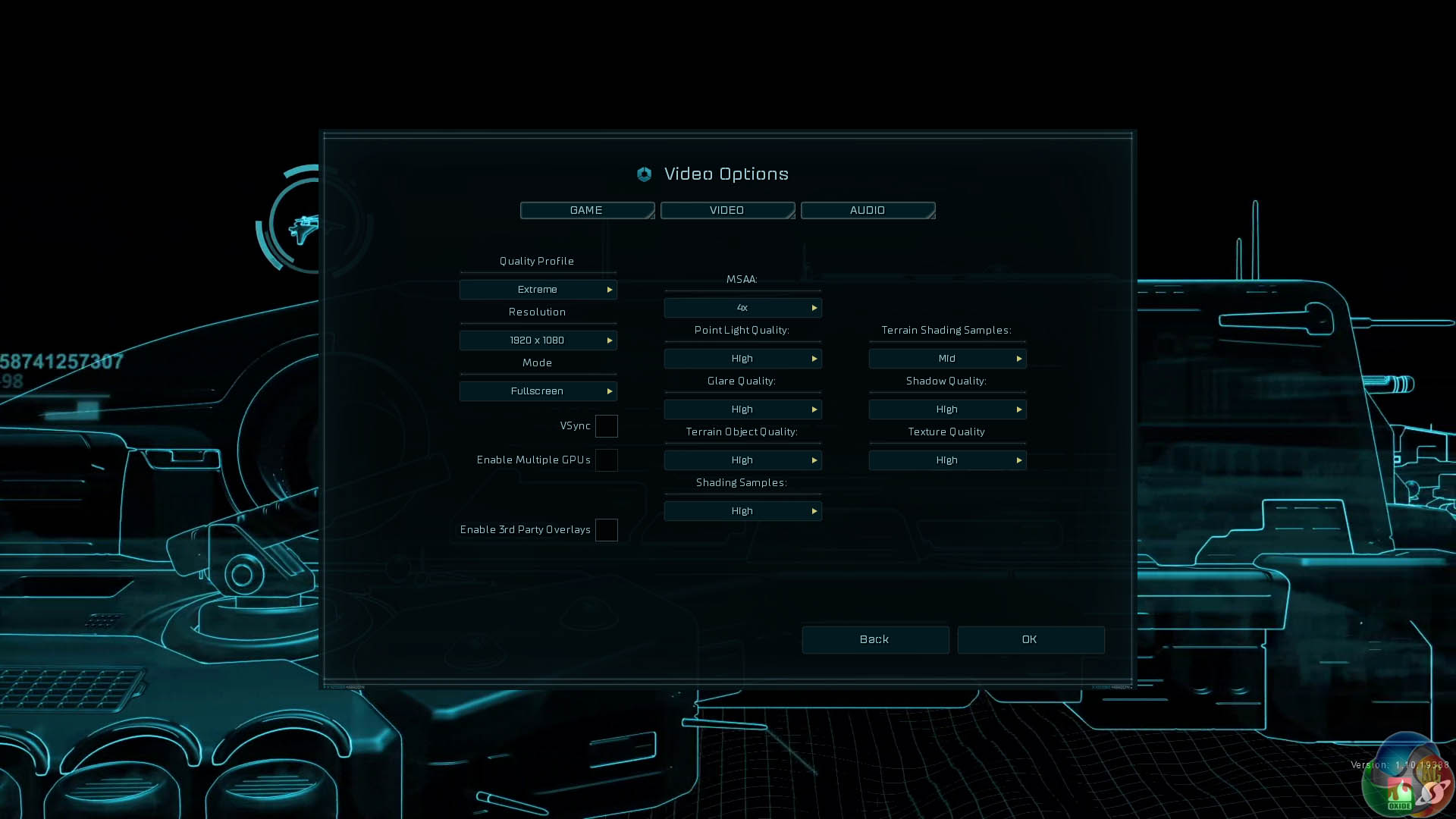Open the Quality Profile dropdown set to Extreme
The width and height of the screenshot is (1456, 819).
point(538,290)
